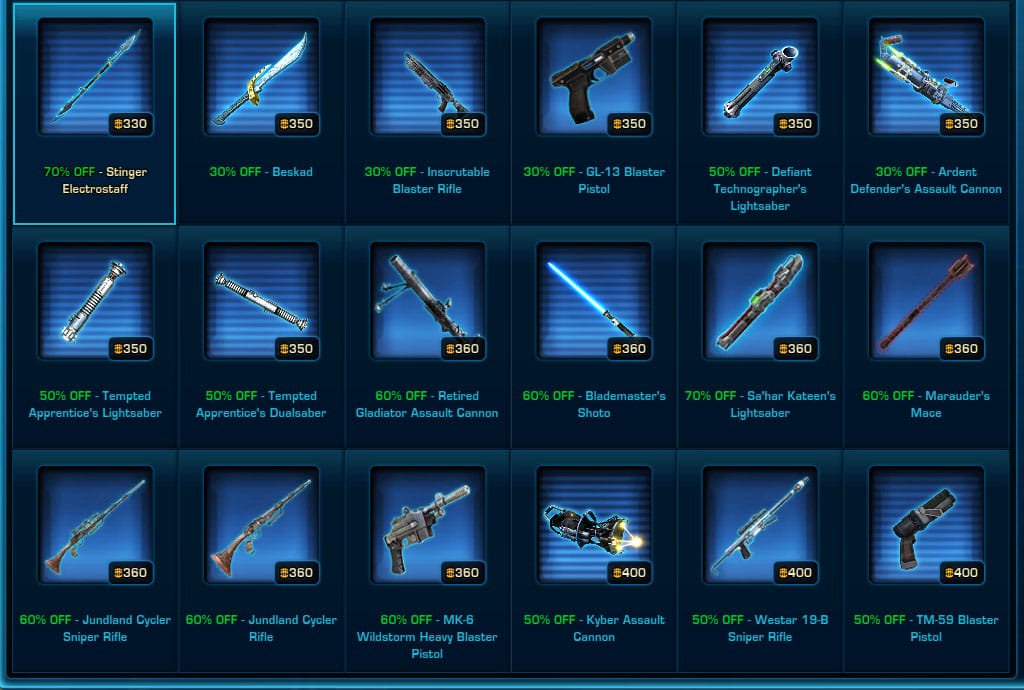1024x690 pixels.
Task: Open the Inscrutable Blaster Rifle item
Action: pos(427,78)
